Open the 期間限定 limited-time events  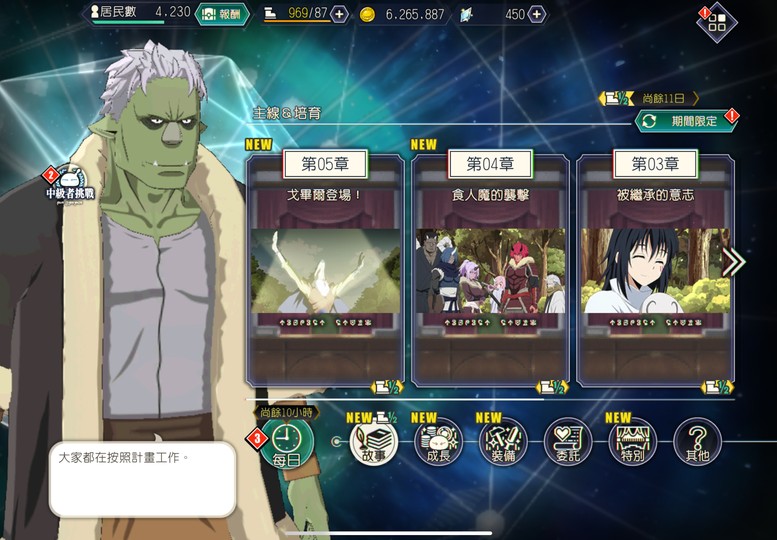686,121
